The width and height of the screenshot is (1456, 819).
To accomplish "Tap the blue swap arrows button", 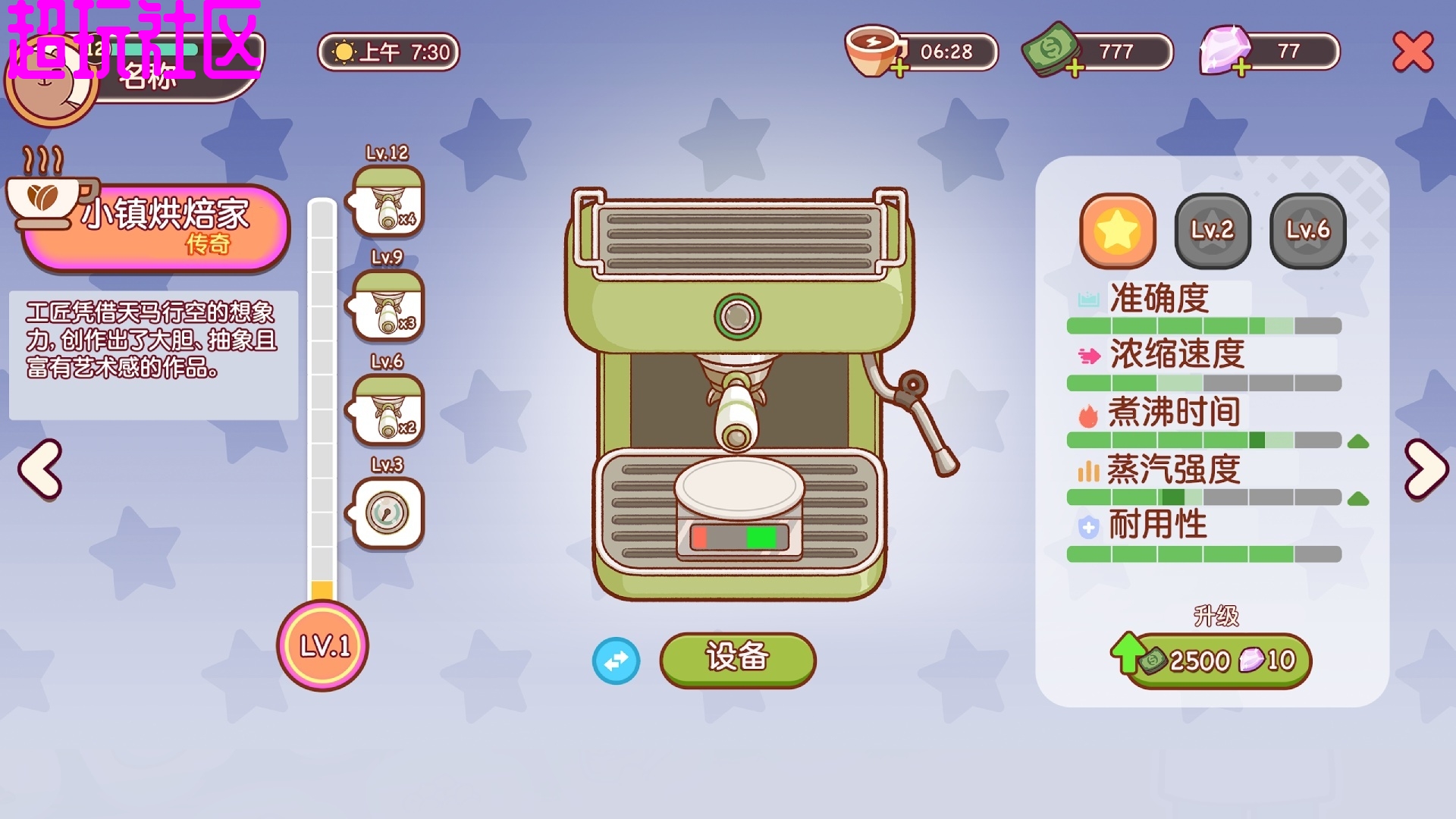I will click(x=616, y=661).
